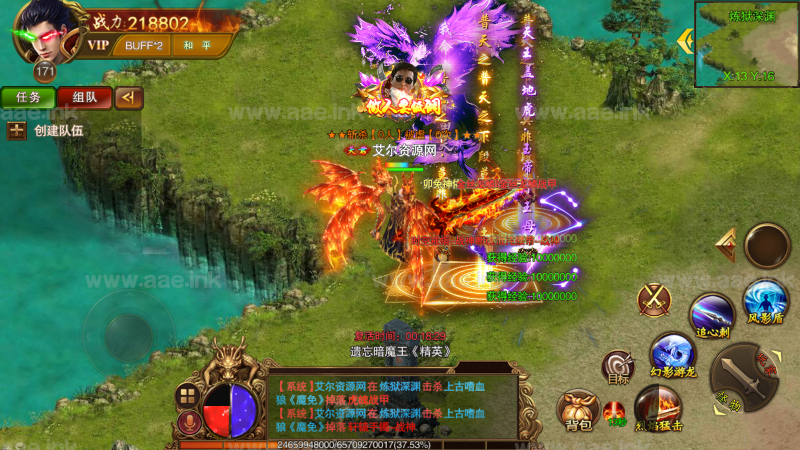Show the BUFF*2 status details
The height and width of the screenshot is (450, 800).
click(x=145, y=45)
